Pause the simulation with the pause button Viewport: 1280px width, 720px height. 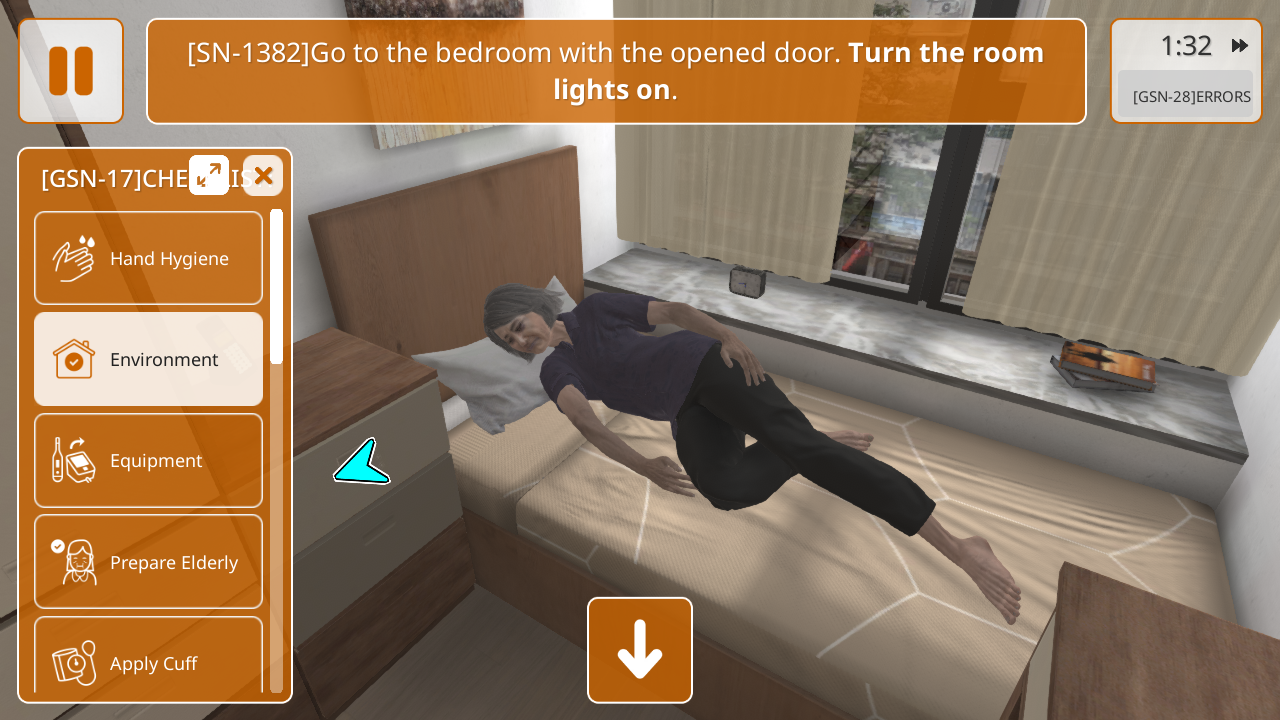point(71,71)
